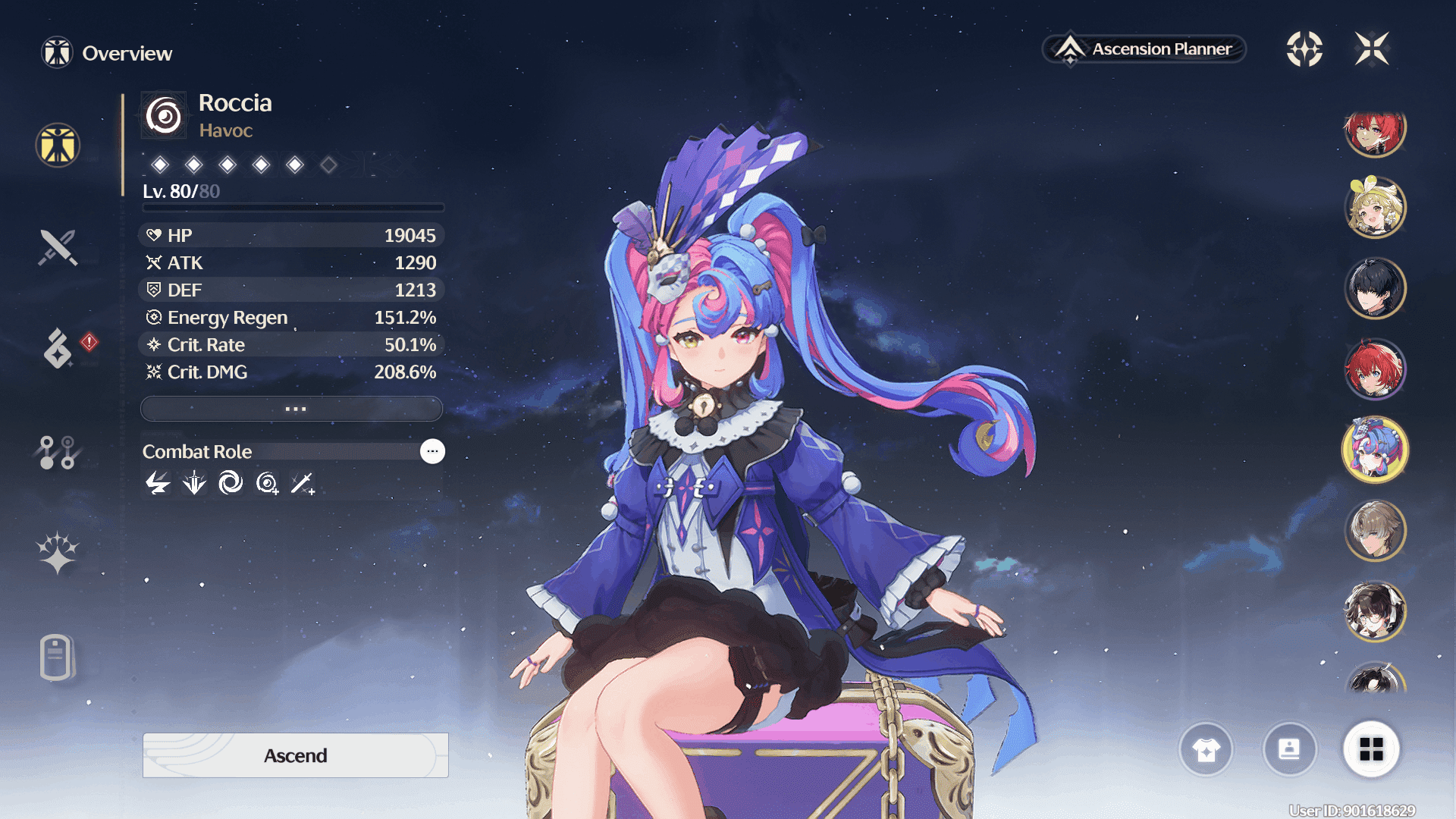Switch to the Forte skill tree tab
Viewport: 1456px width, 819px height.
[58, 452]
